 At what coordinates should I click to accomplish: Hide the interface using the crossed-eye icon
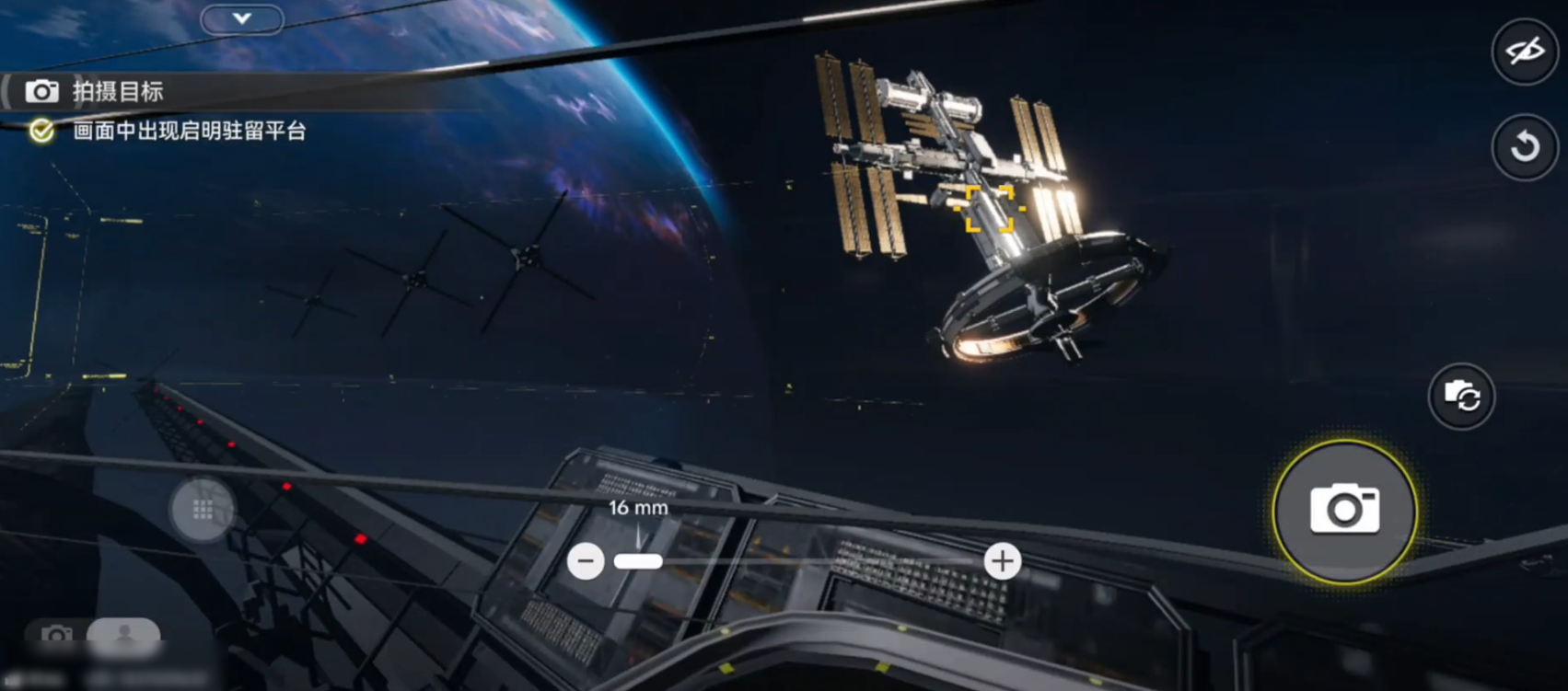coord(1525,51)
